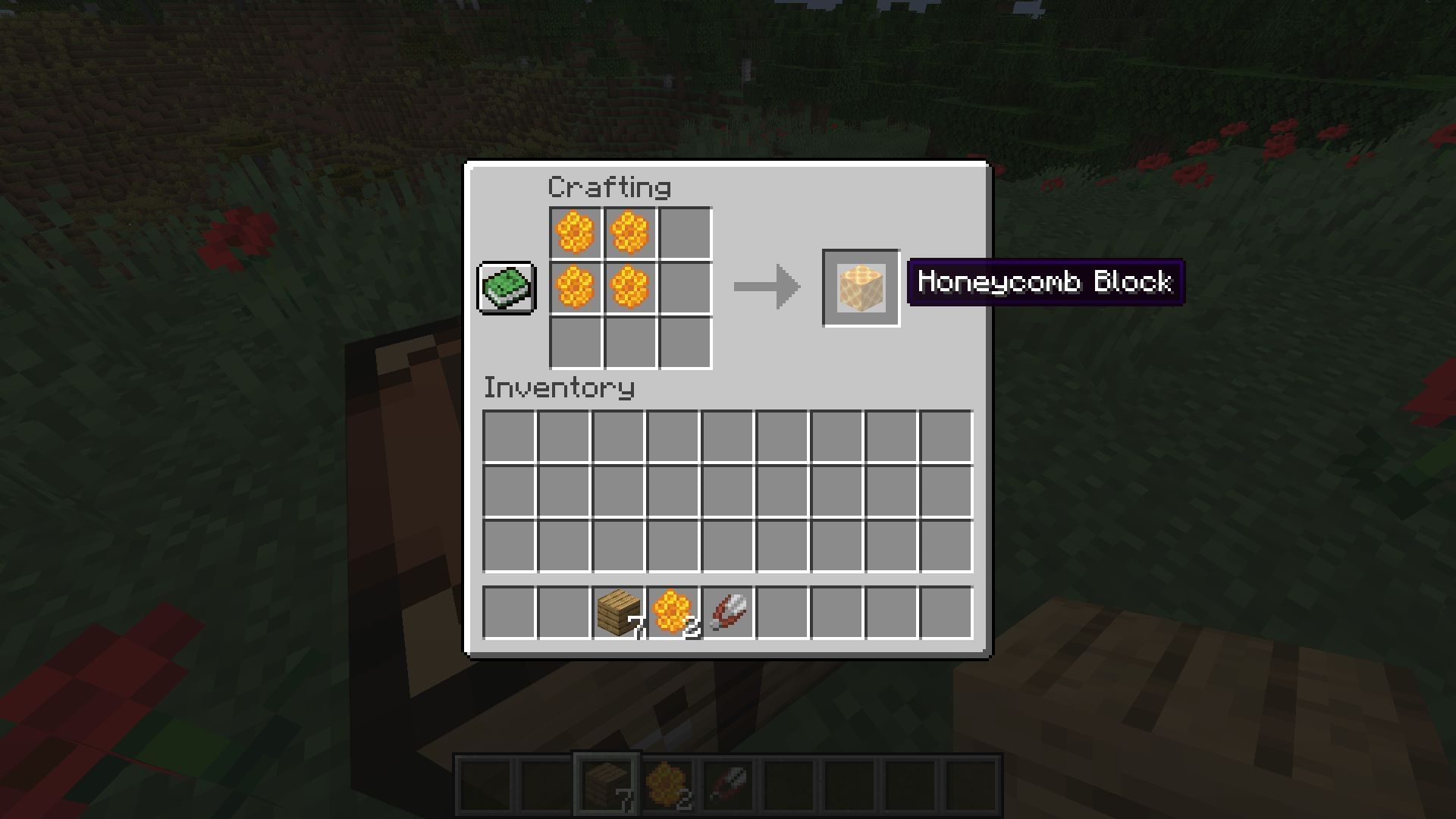
Task: Click the empty top-right crafting slot
Action: 685,234
